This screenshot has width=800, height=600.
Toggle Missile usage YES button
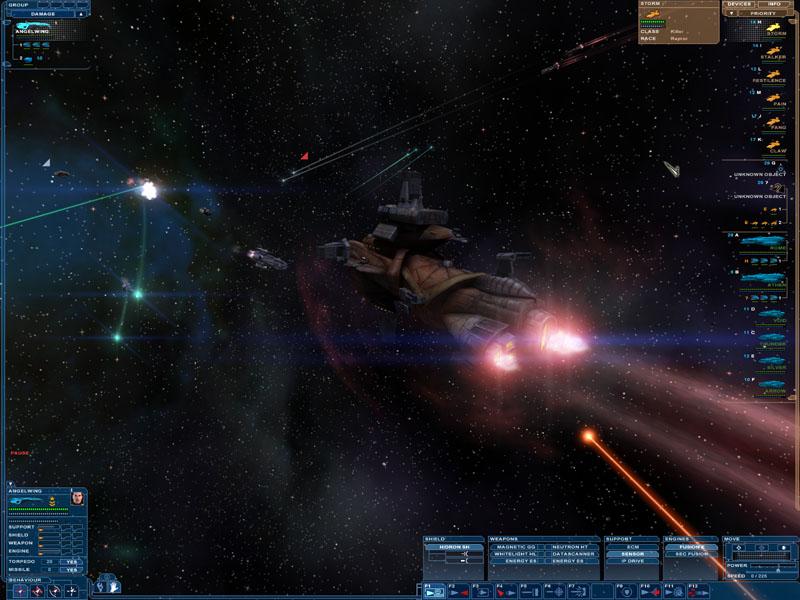tap(72, 570)
